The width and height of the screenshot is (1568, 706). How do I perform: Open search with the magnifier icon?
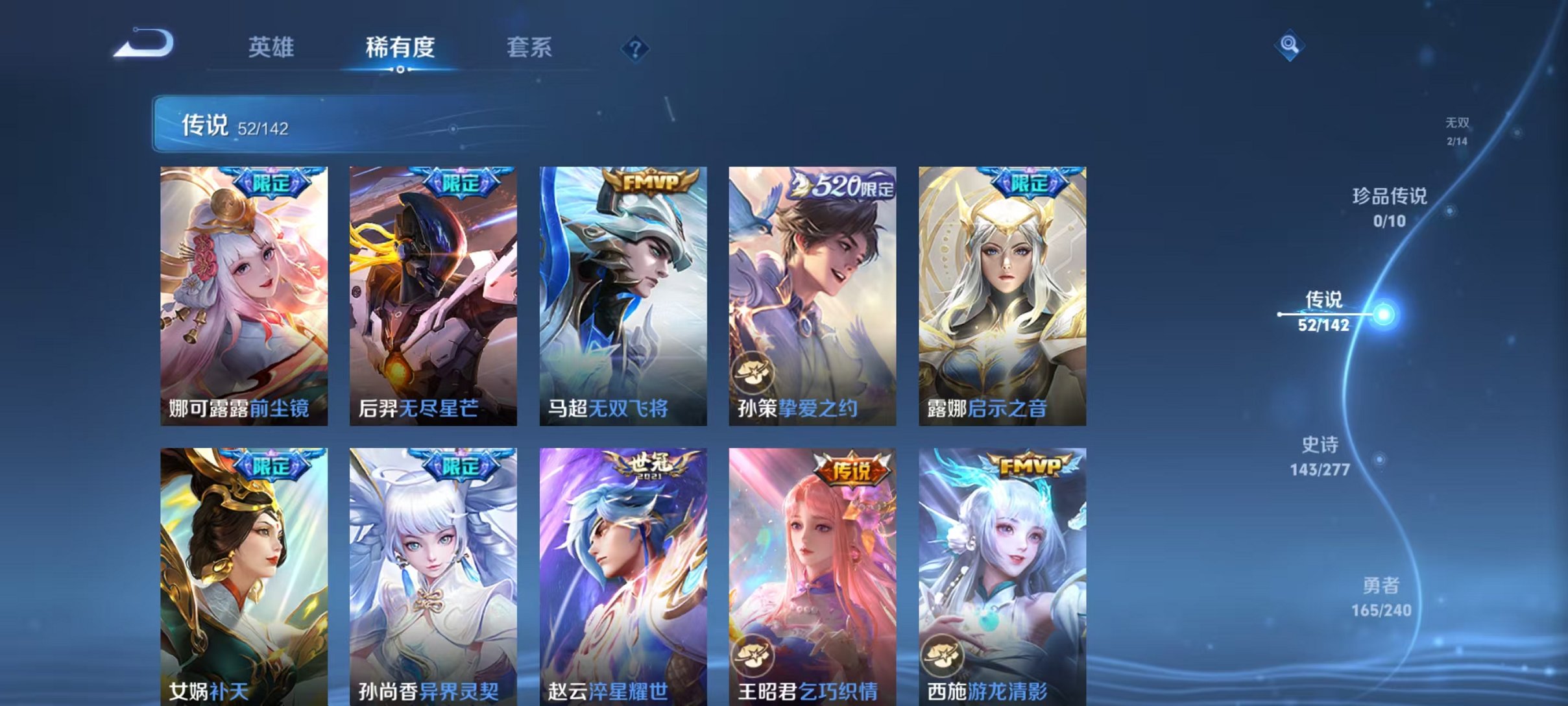1290,47
